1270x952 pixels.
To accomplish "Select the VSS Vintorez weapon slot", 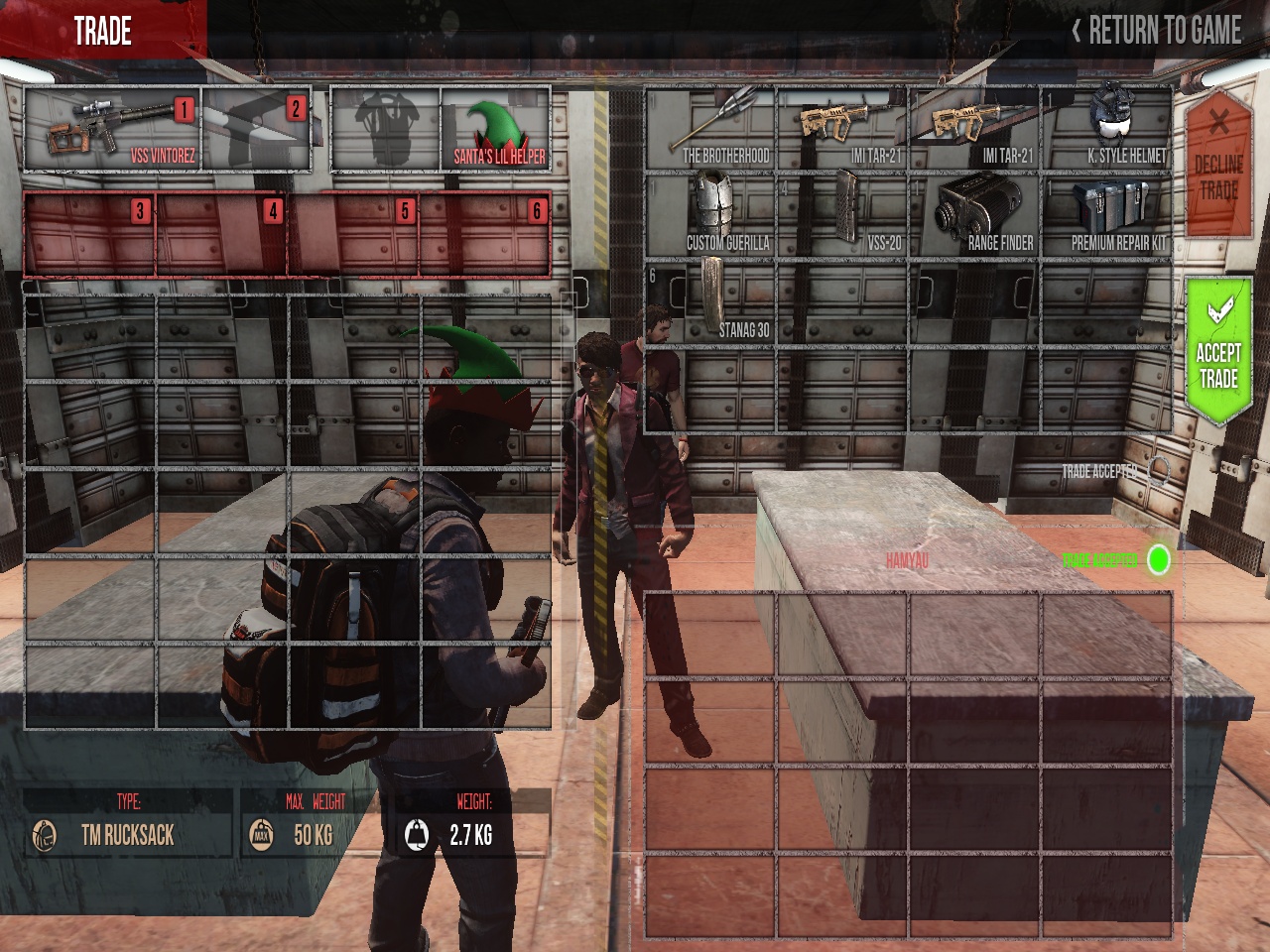I will (x=112, y=129).
